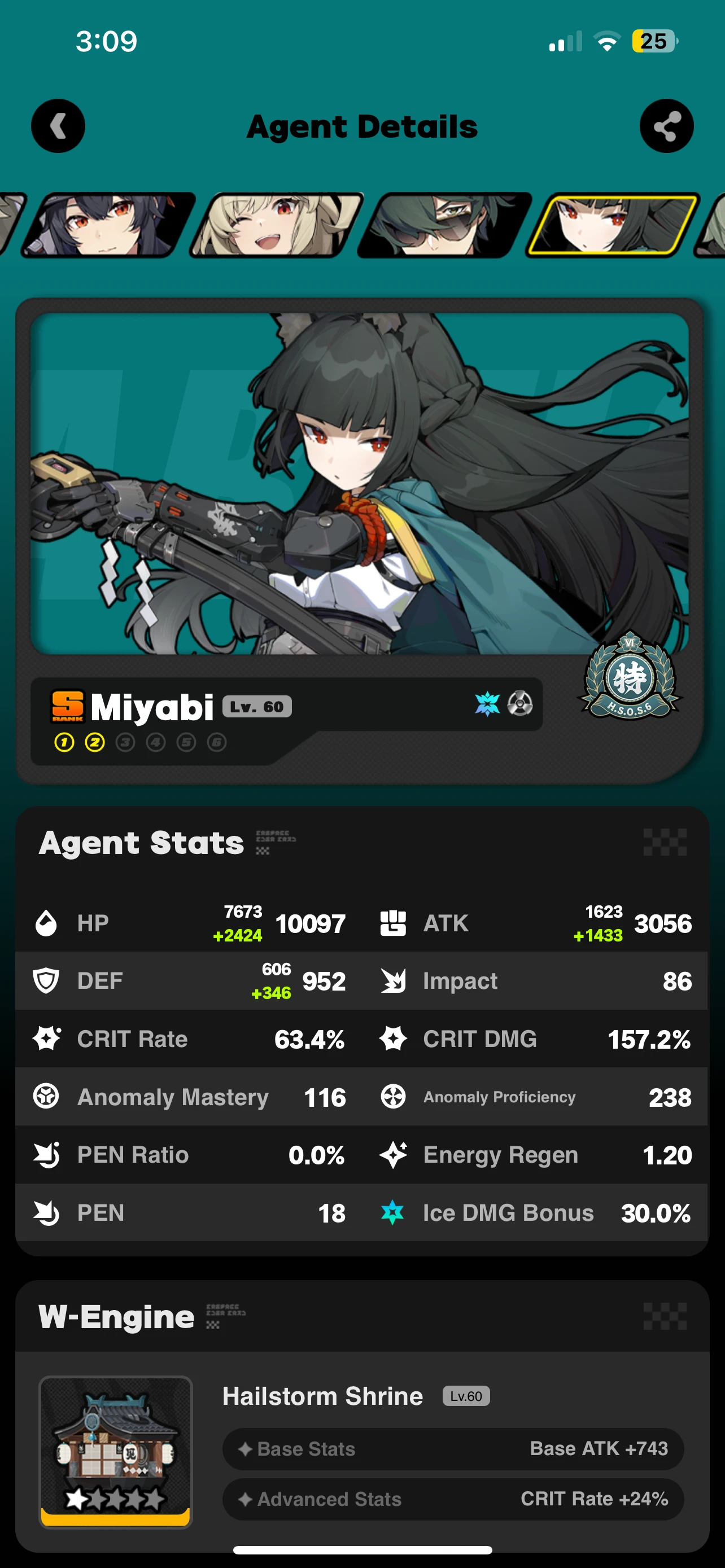725x1568 pixels.
Task: Expand the Base Stats row of Hailstorm Shrine
Action: tap(453, 1449)
